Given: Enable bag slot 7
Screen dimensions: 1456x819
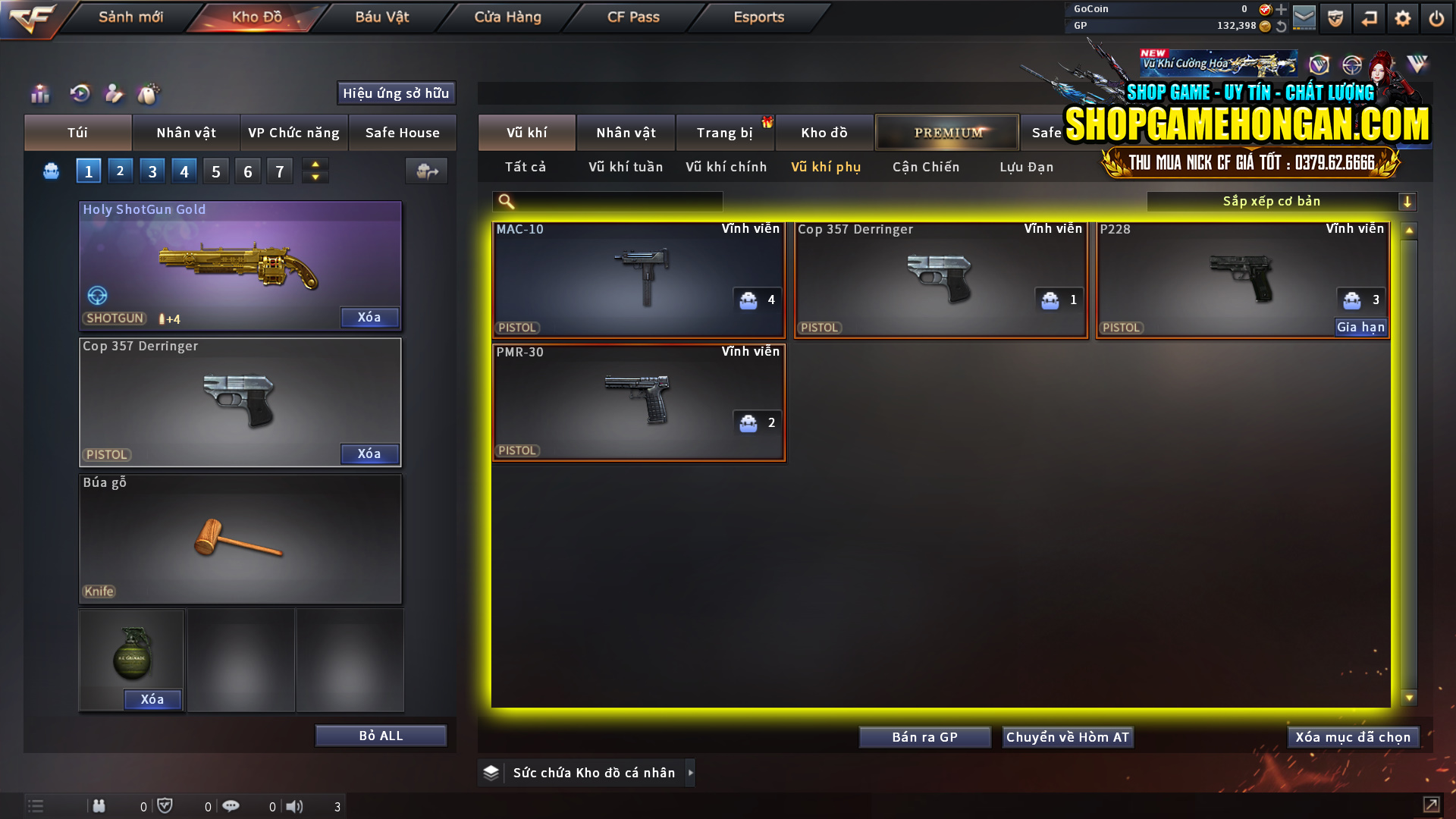Looking at the screenshot, I should 279,171.
